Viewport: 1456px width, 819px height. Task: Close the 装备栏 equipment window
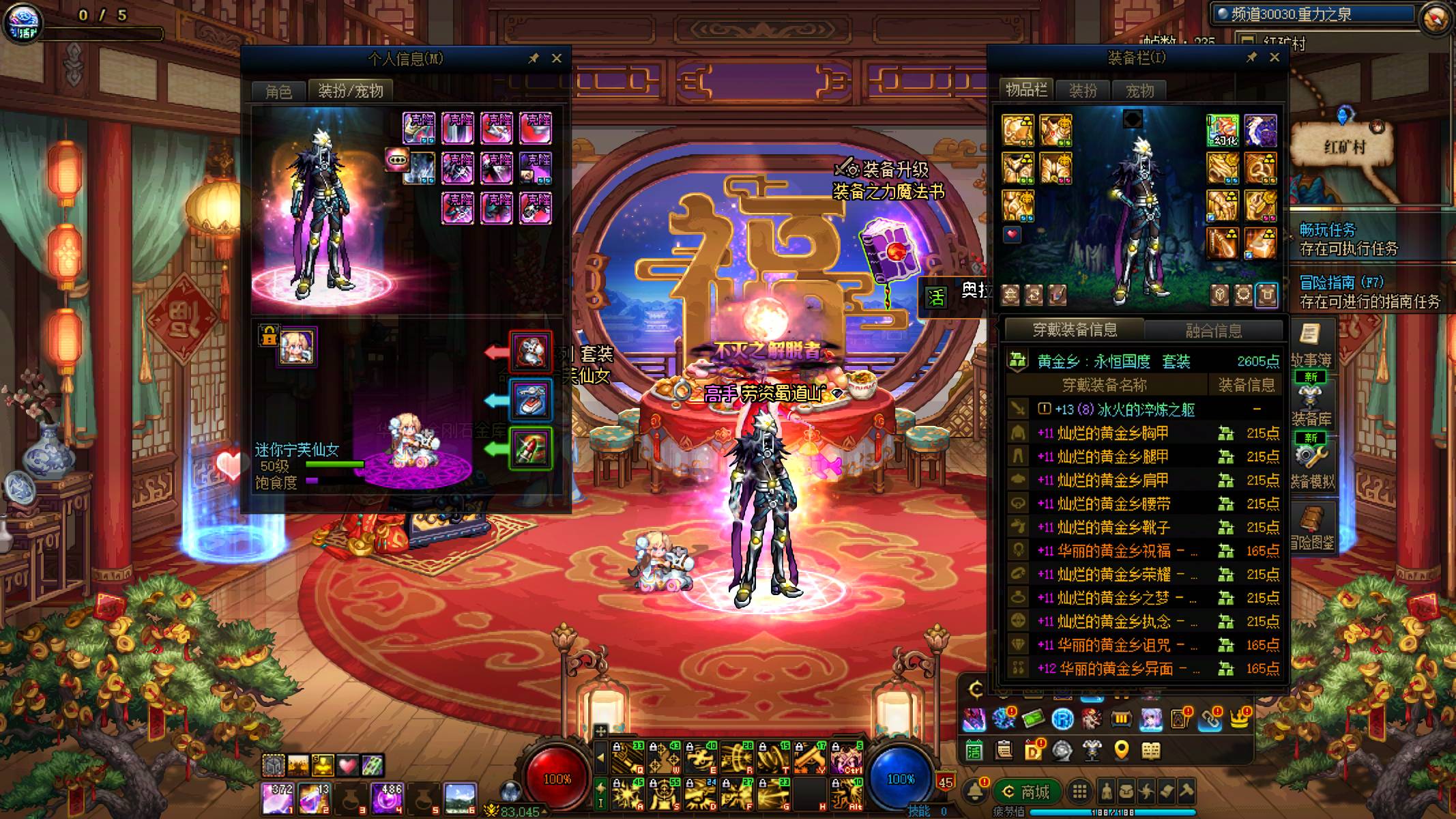click(1275, 58)
